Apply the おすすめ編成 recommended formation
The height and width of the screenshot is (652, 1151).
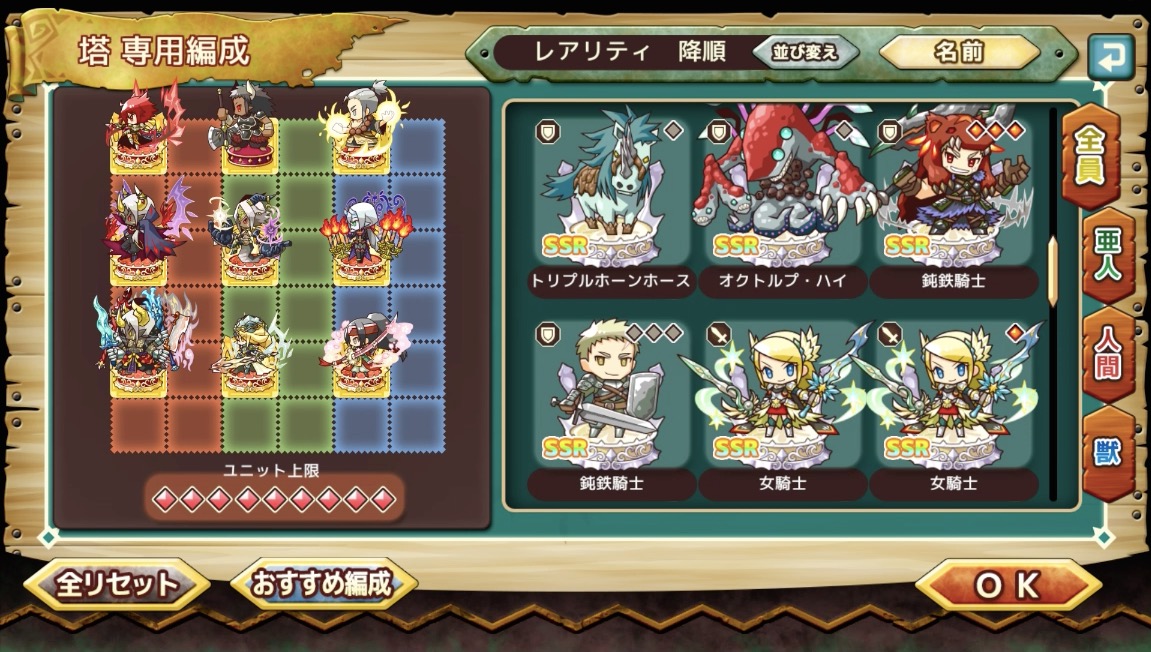click(322, 584)
